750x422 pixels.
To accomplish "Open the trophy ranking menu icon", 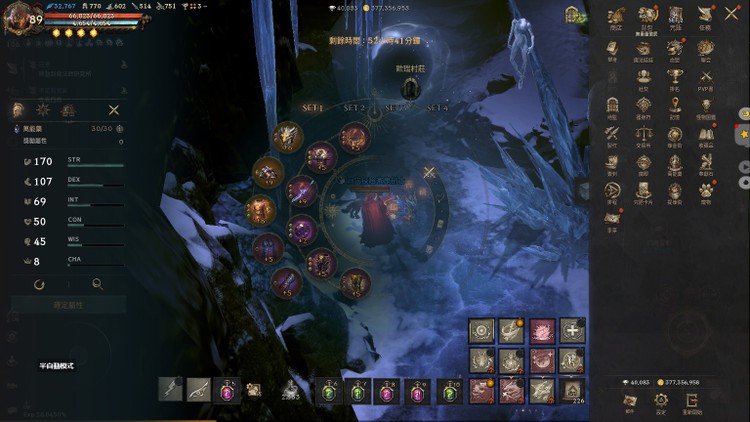I will (675, 77).
